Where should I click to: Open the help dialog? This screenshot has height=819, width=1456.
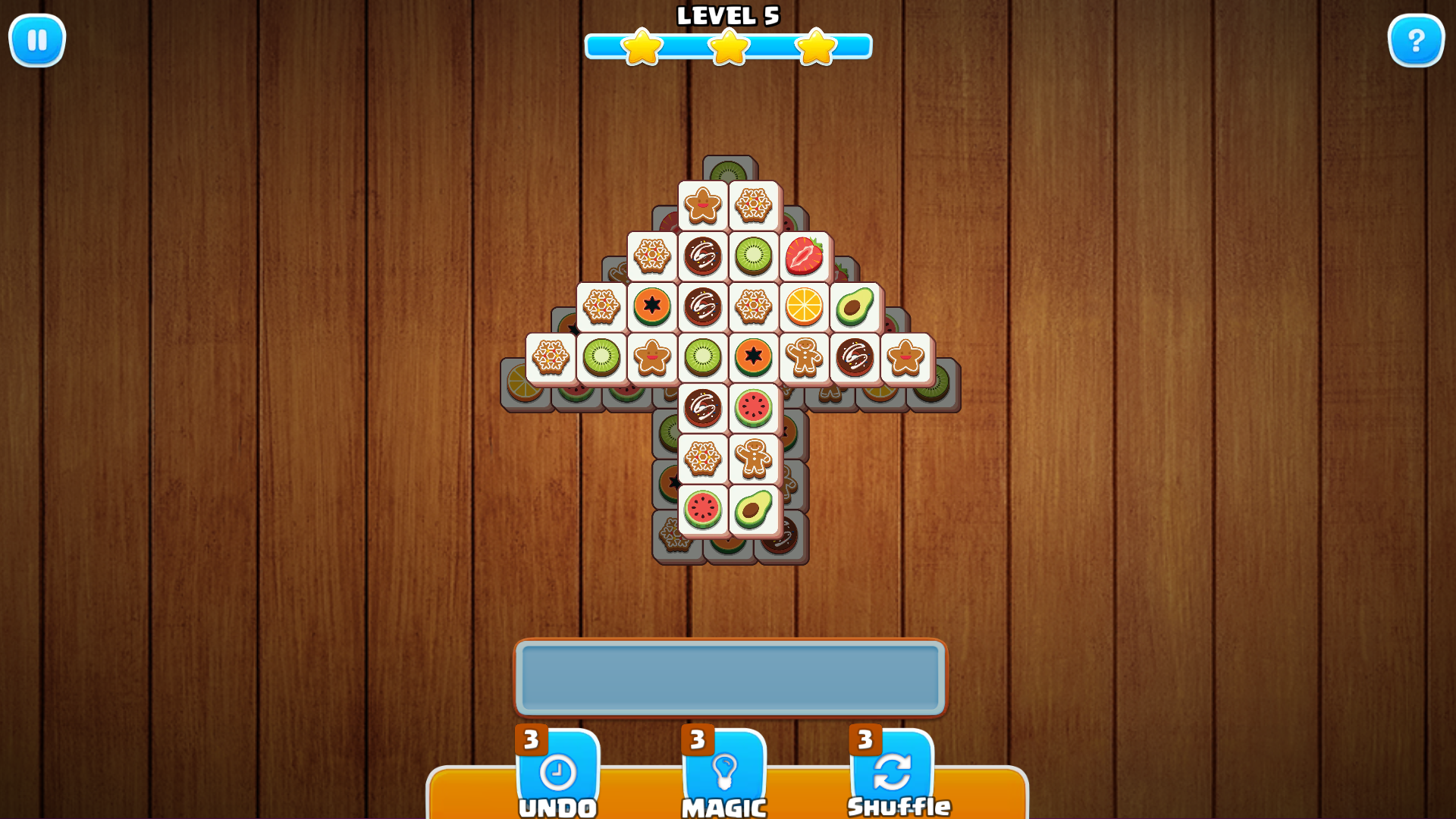pyautogui.click(x=1417, y=41)
